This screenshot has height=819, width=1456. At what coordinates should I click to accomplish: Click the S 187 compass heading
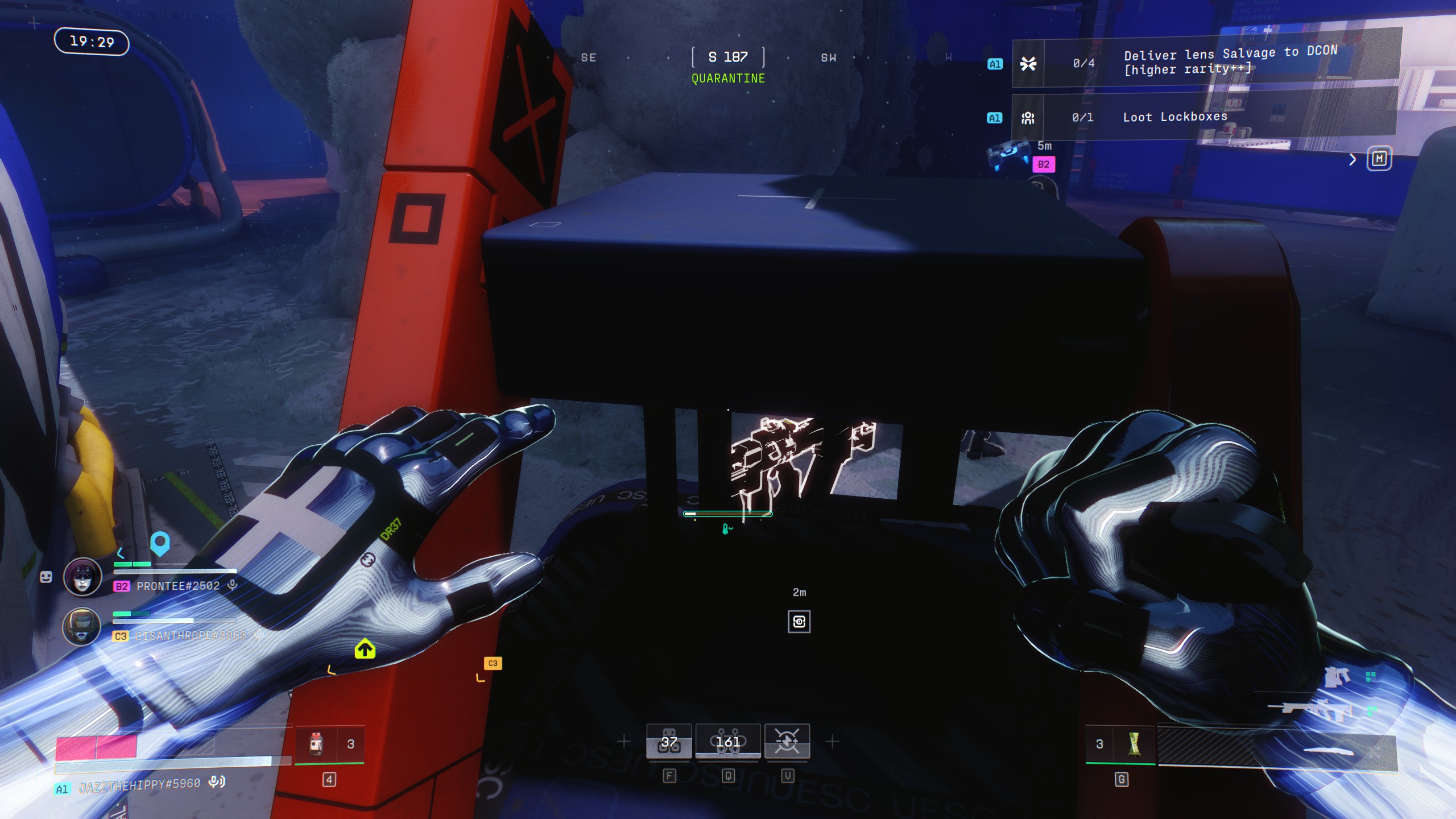coord(728,57)
